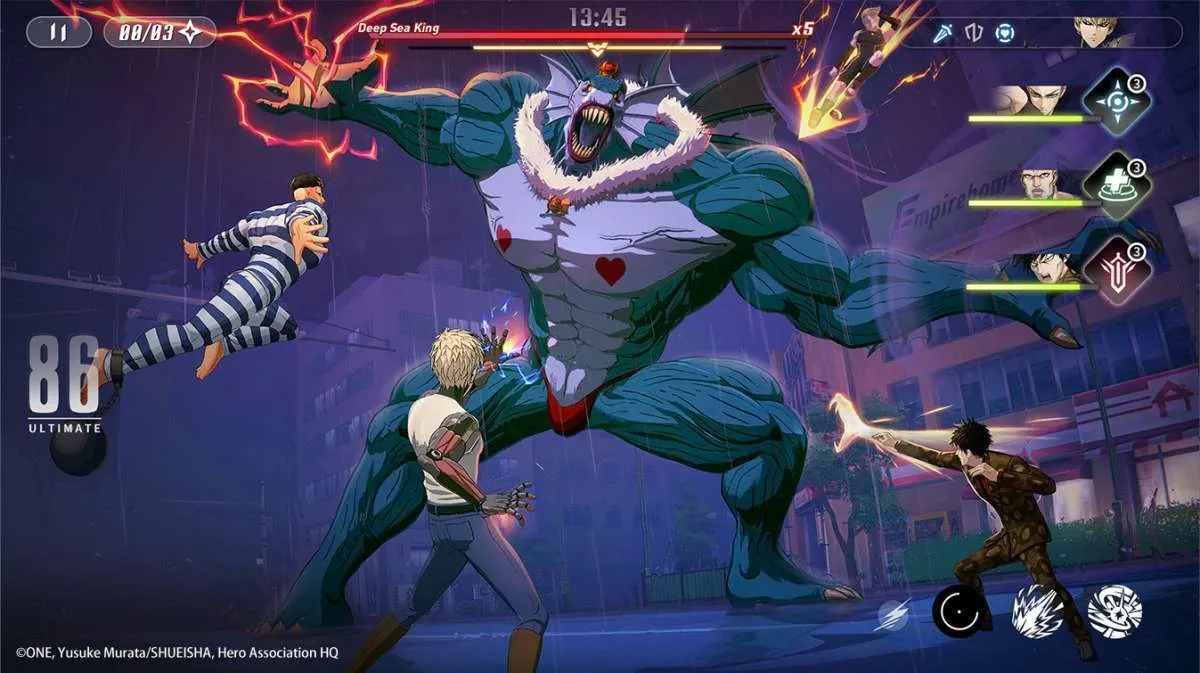Tap the shield buff icon
1200x673 pixels.
974,33
